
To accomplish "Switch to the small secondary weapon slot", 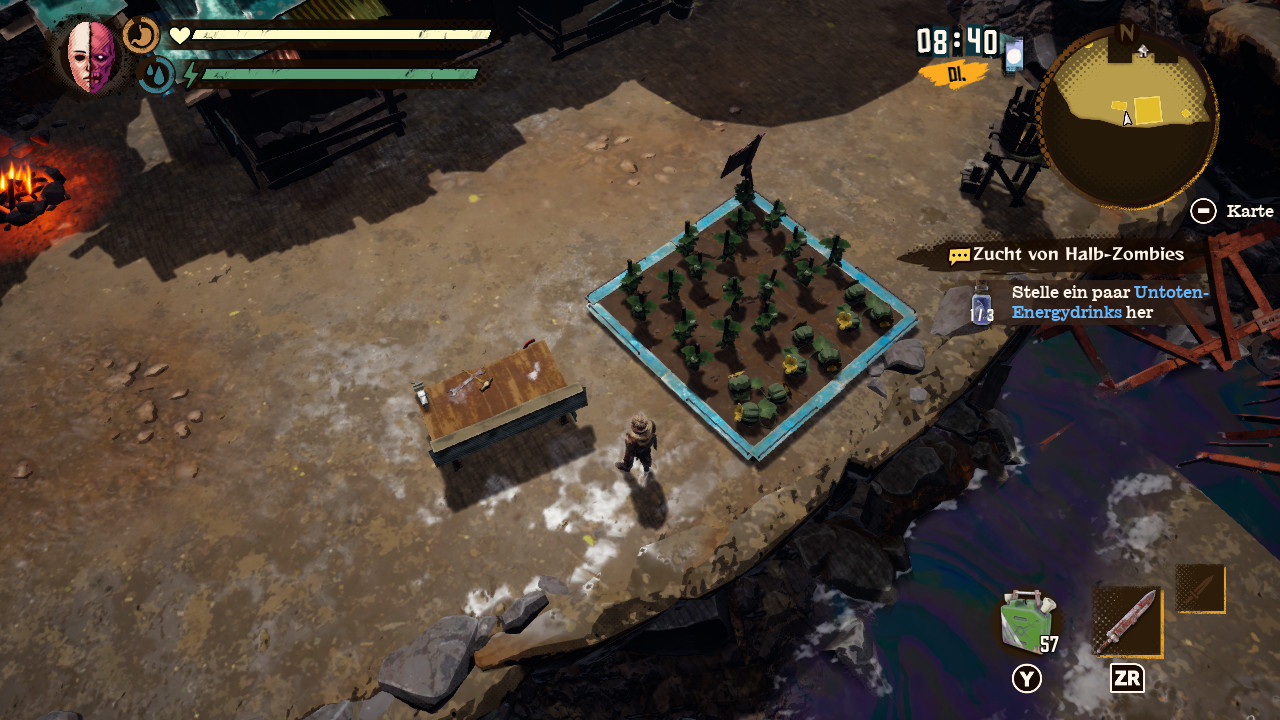I will tap(1200, 588).
